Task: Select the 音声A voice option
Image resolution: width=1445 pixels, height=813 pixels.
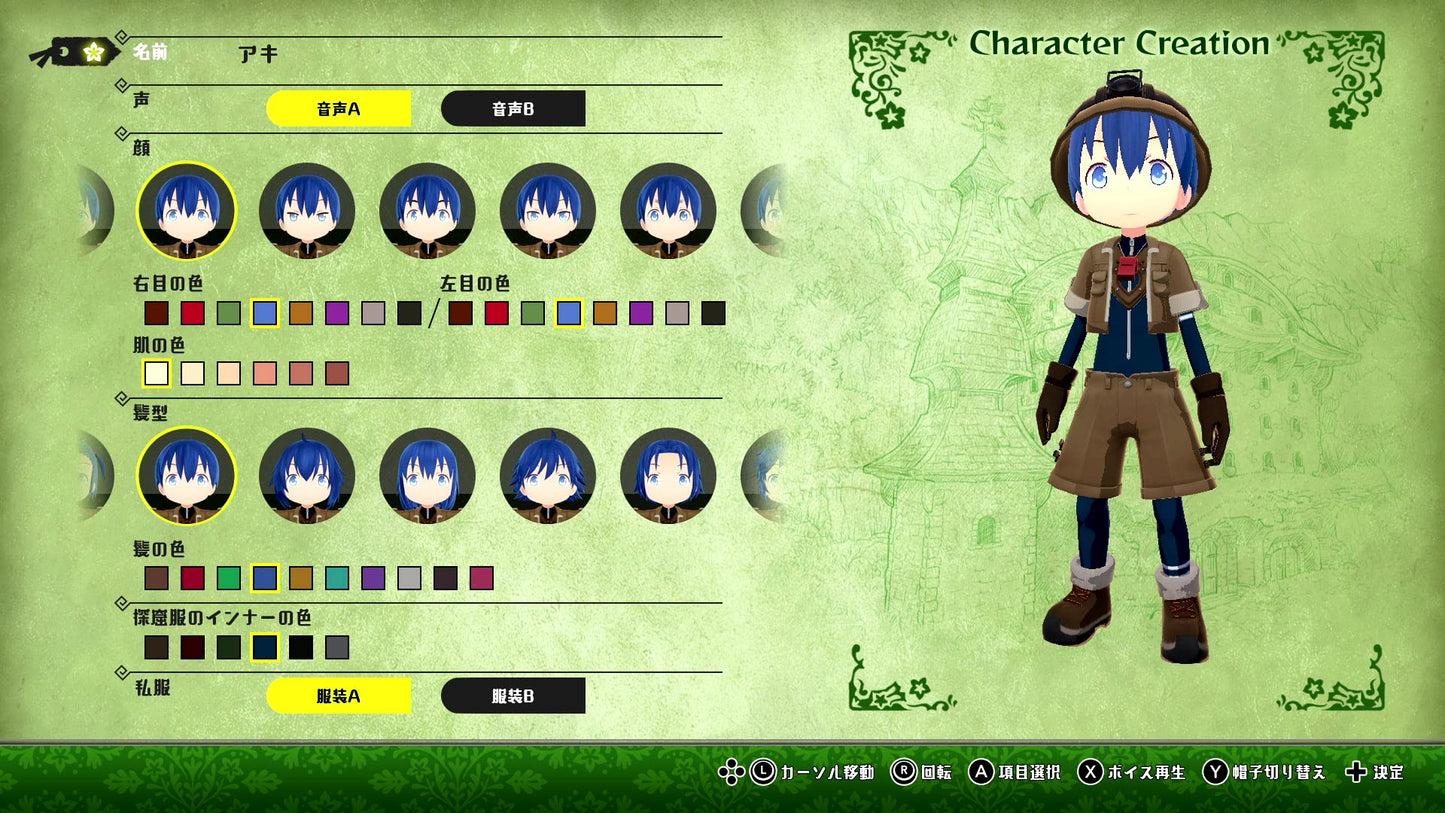Action: click(x=338, y=108)
